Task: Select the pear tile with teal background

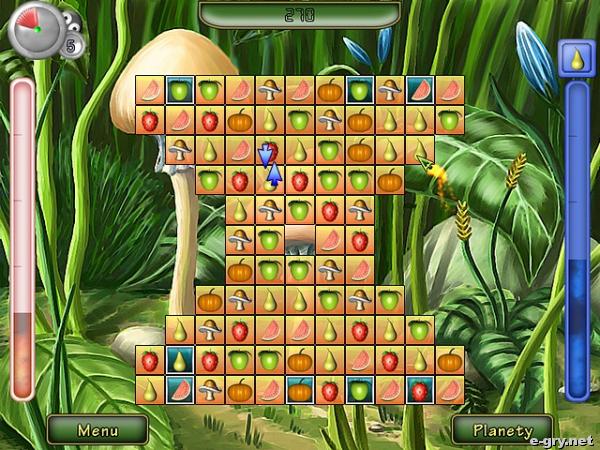Action: [179, 360]
